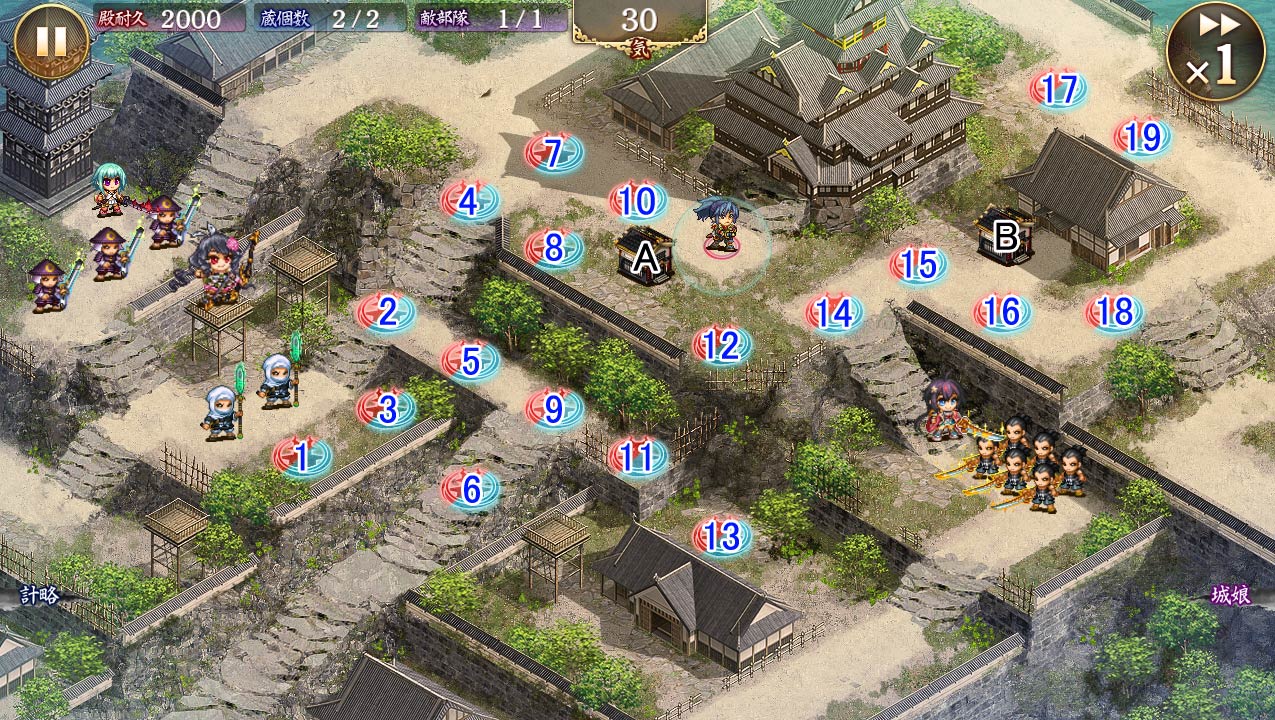Viewport: 1275px width, 720px height.
Task: Select placement marker number 7
Action: (554, 153)
